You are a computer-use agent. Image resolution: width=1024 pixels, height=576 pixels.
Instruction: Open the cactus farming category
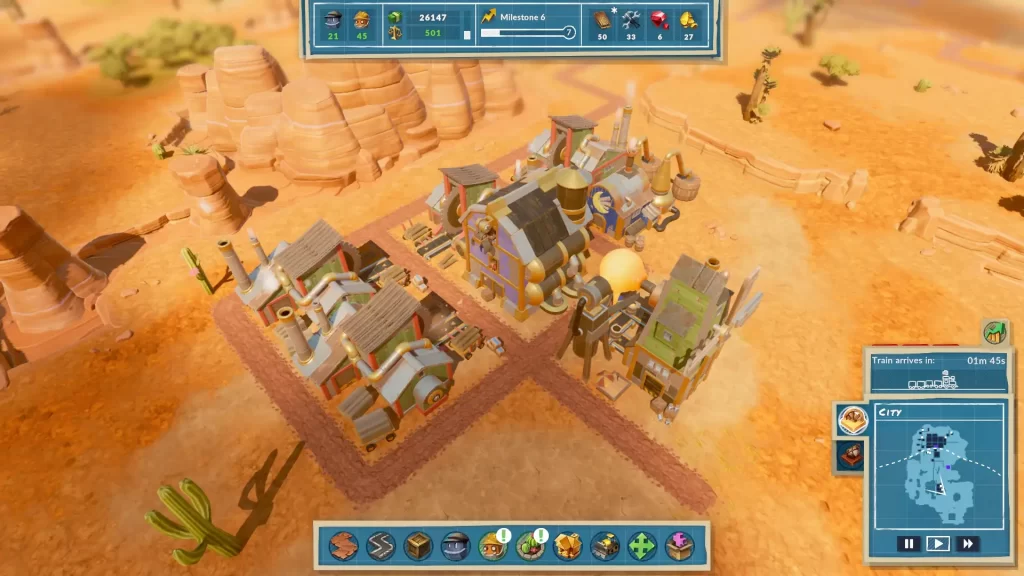[x=530, y=545]
